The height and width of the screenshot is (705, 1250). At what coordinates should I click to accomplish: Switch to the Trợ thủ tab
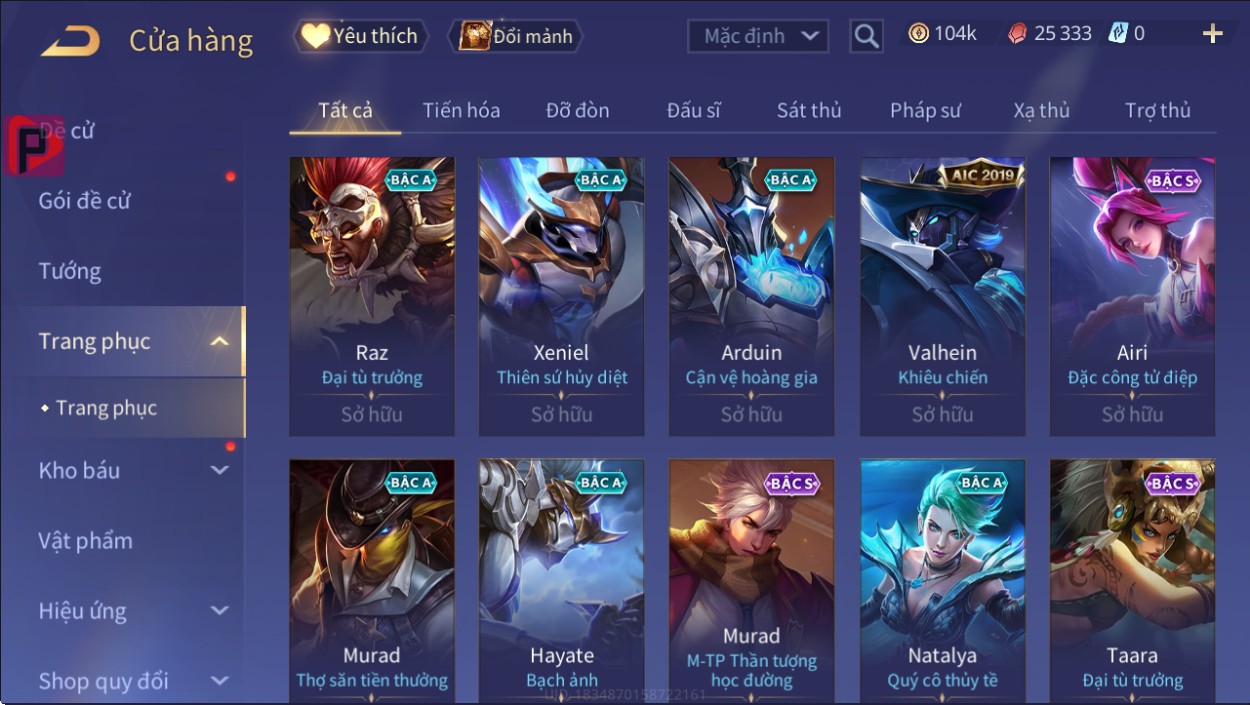click(x=1157, y=111)
